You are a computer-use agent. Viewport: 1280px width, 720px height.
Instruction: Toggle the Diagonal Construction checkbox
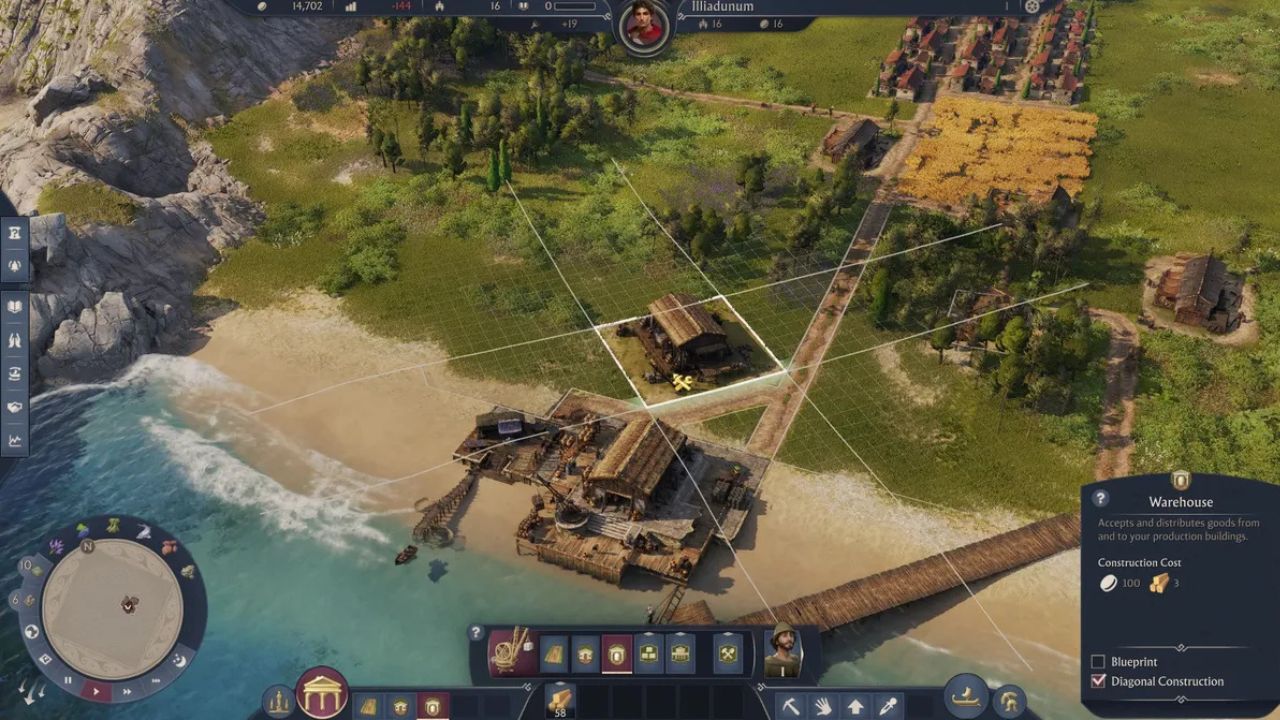click(x=1098, y=681)
